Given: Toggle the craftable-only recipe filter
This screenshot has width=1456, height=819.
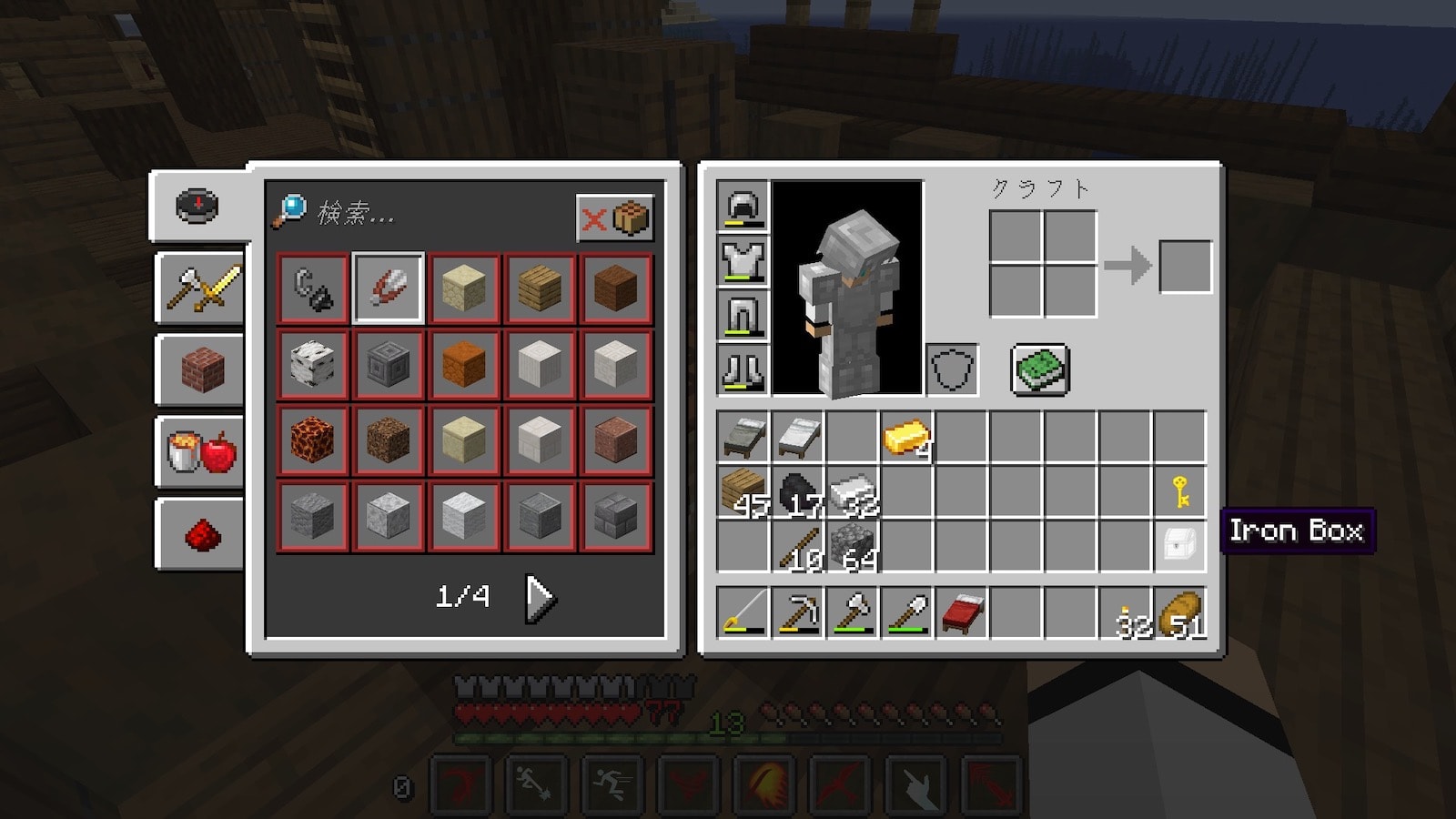Looking at the screenshot, I should coord(615,218).
